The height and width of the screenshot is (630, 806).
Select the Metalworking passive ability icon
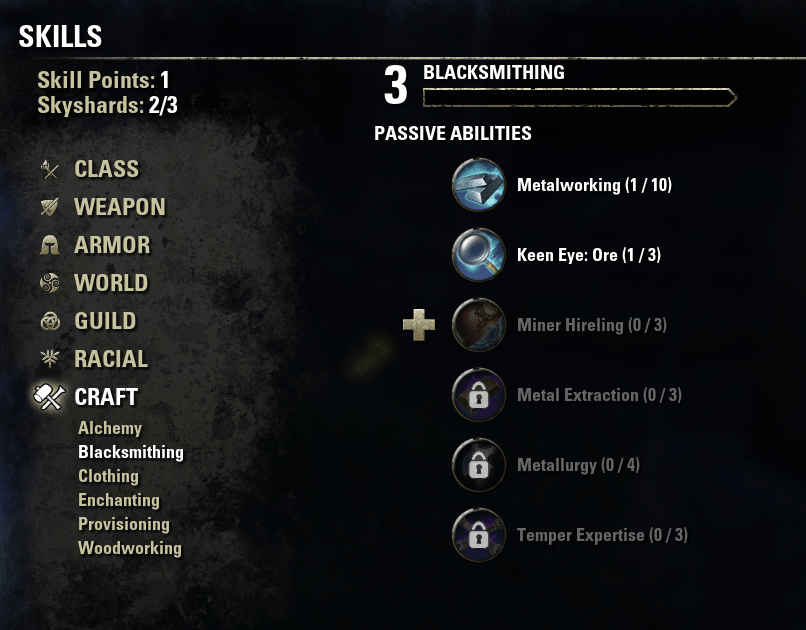tap(478, 185)
